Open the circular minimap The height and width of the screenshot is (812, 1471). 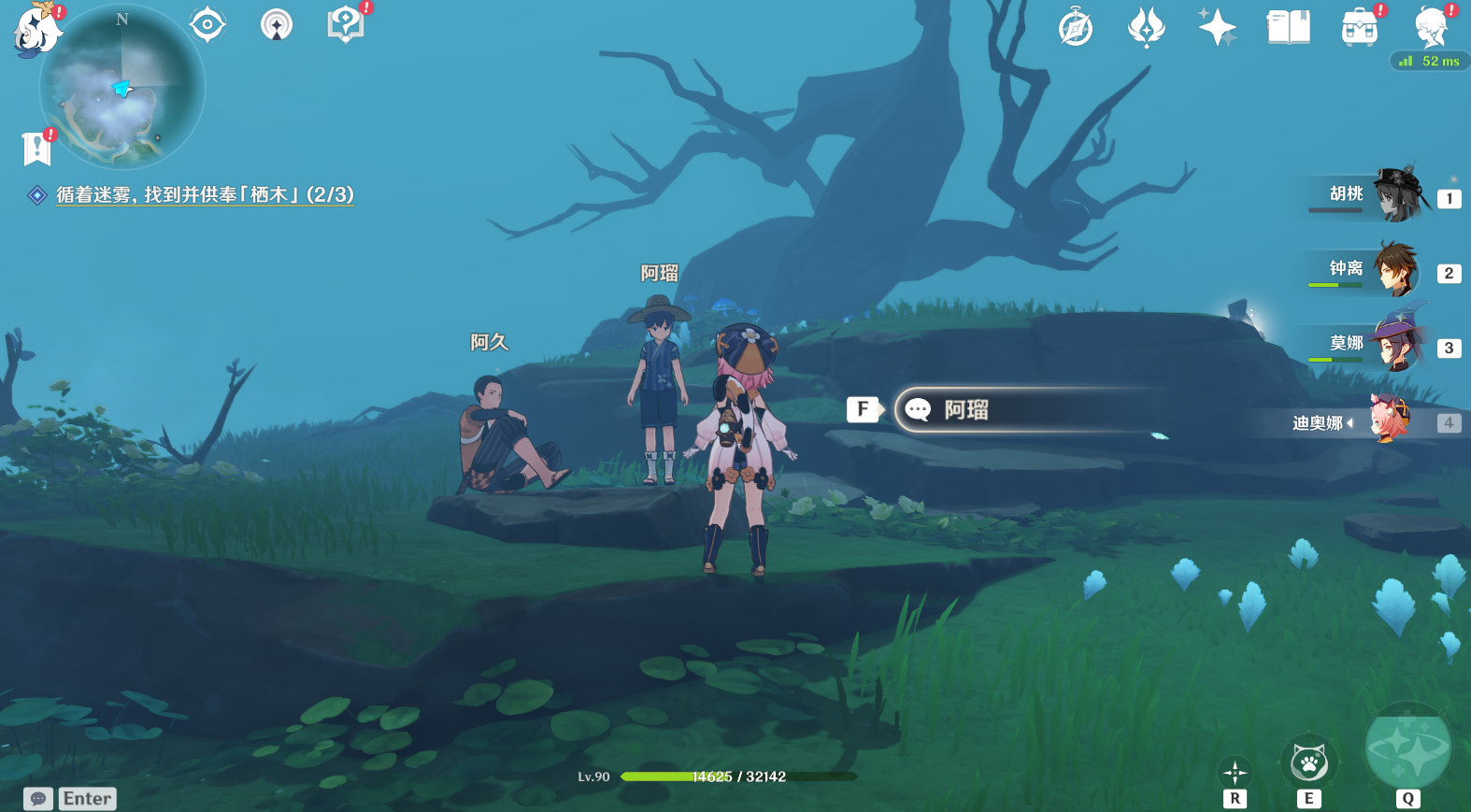tap(121, 88)
